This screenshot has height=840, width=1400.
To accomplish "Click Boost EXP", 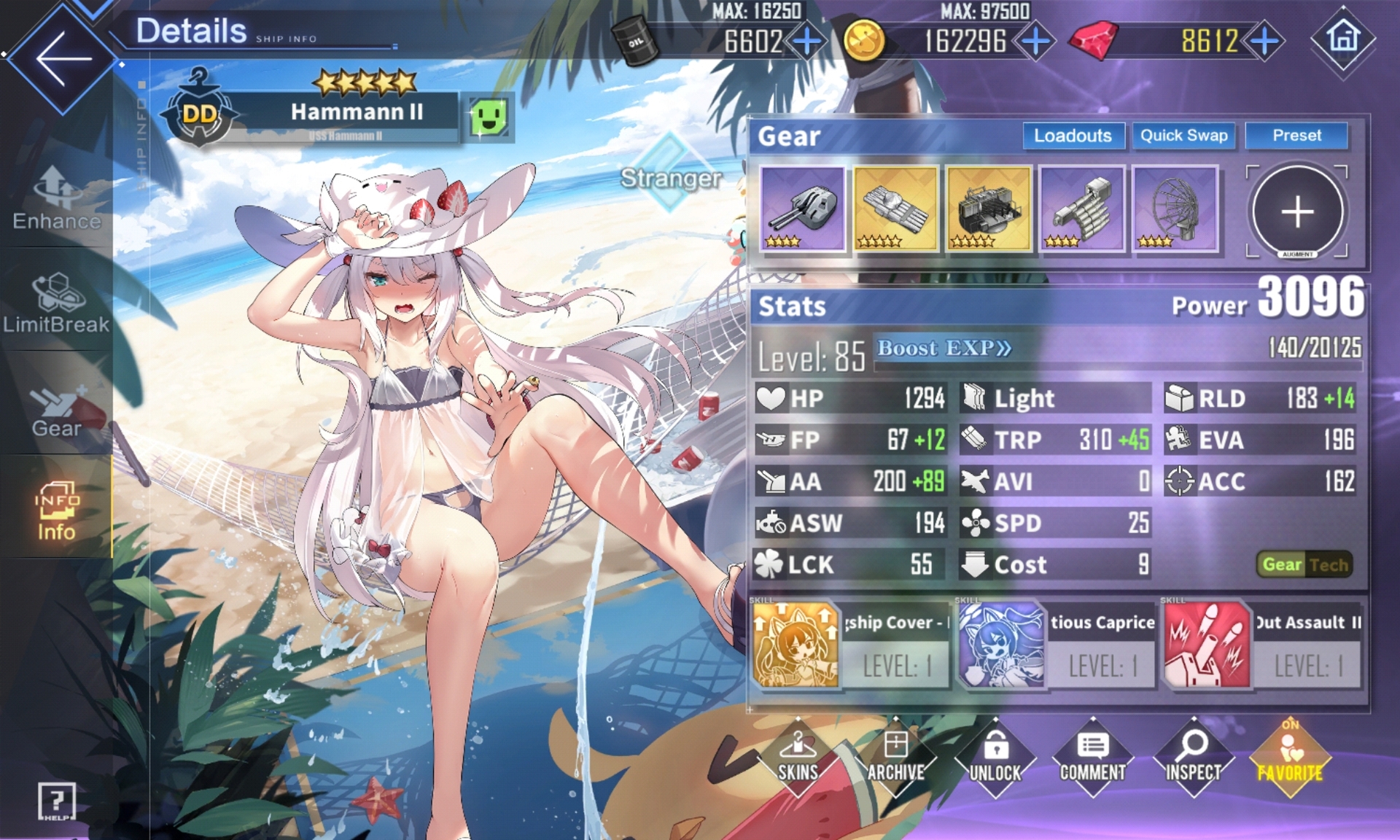I will (x=944, y=349).
